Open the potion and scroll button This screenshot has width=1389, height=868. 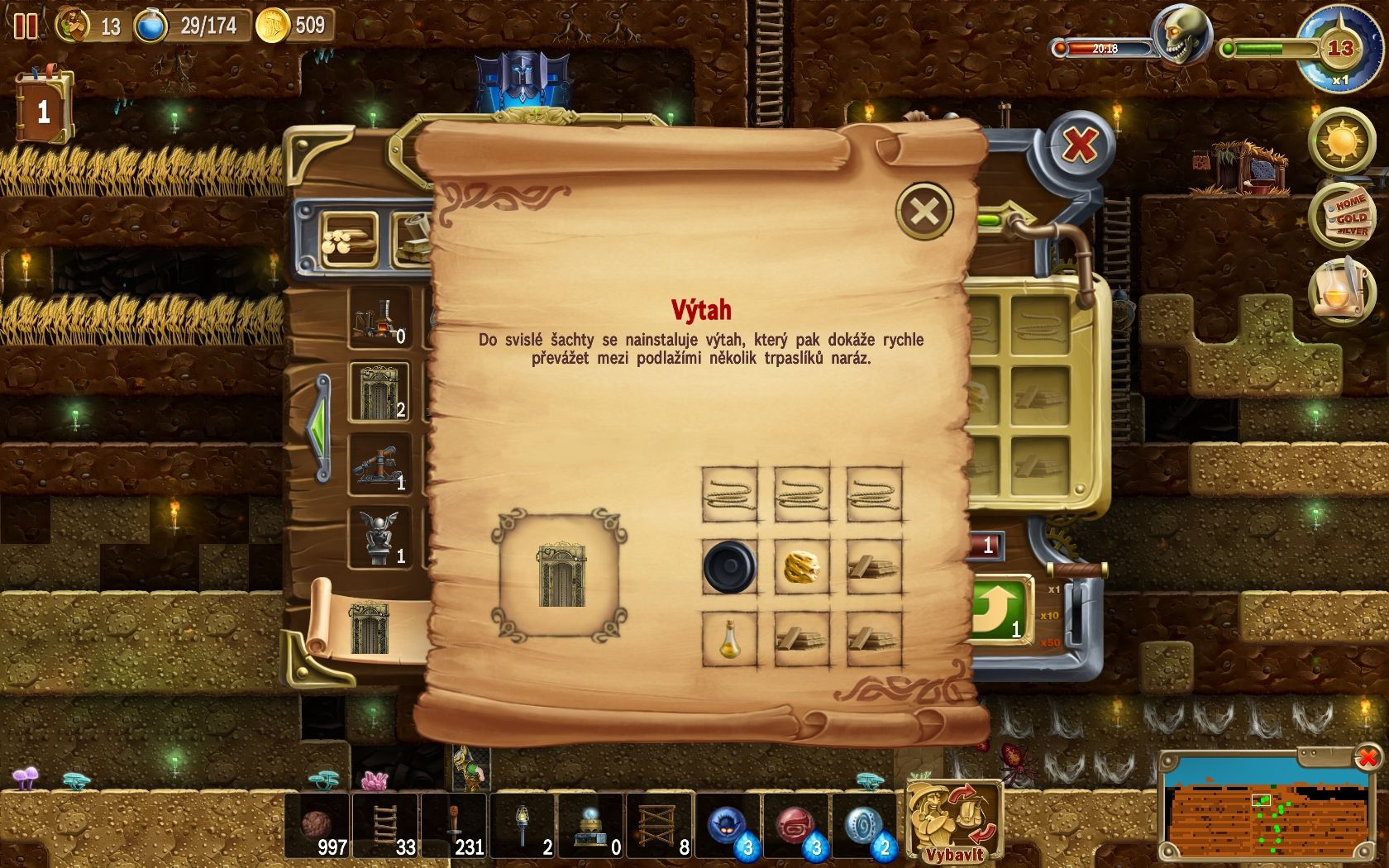1340,289
